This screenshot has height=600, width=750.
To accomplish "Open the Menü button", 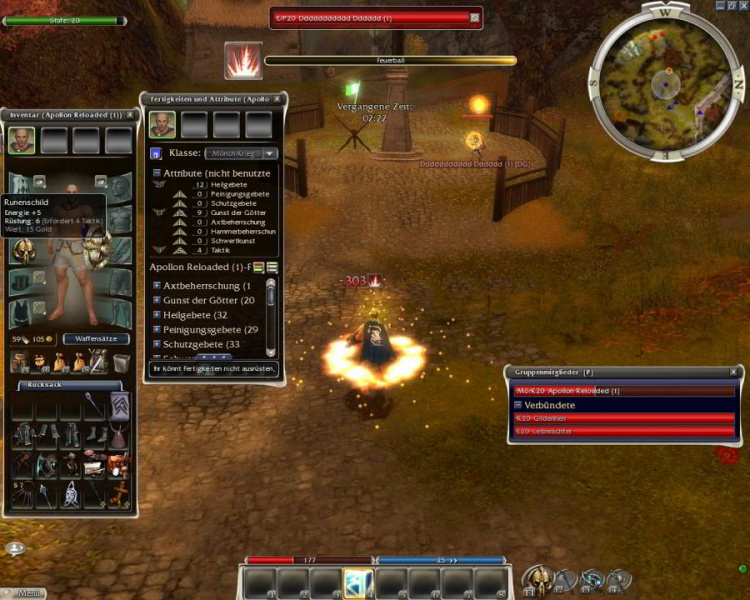I will coord(29,593).
